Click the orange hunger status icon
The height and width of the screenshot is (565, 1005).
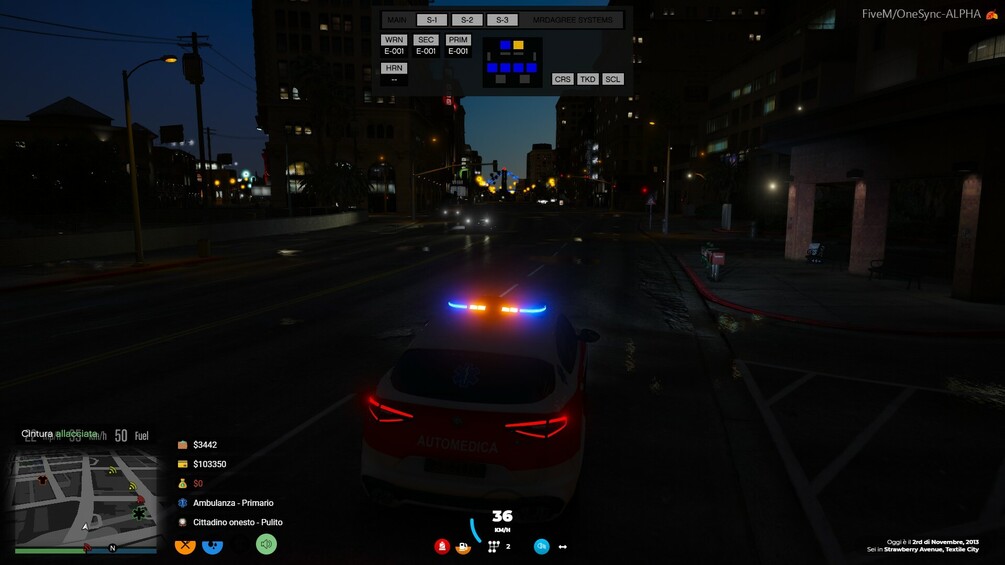185,545
